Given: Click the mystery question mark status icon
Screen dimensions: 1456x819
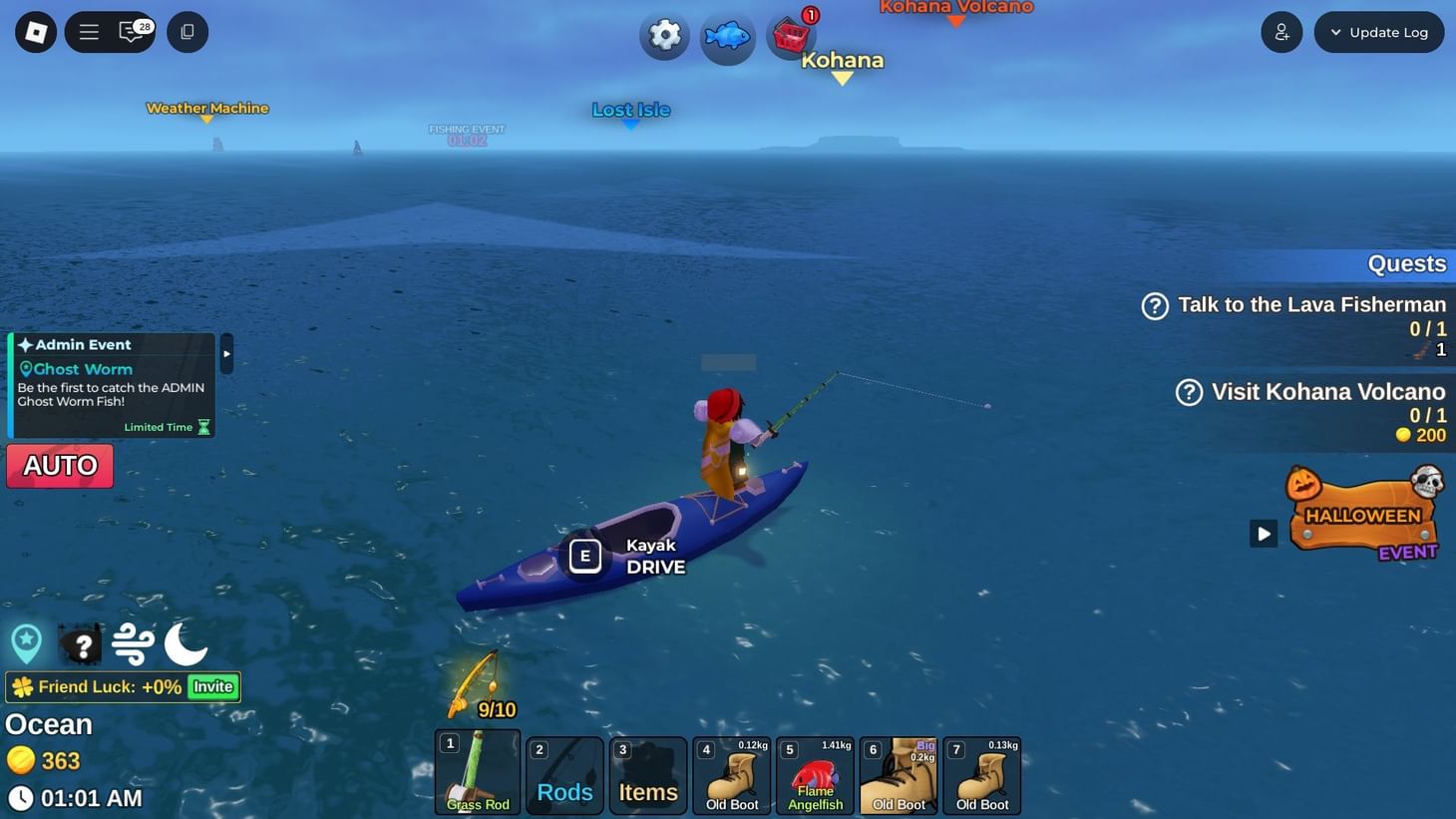Looking at the screenshot, I should pyautogui.click(x=80, y=643).
